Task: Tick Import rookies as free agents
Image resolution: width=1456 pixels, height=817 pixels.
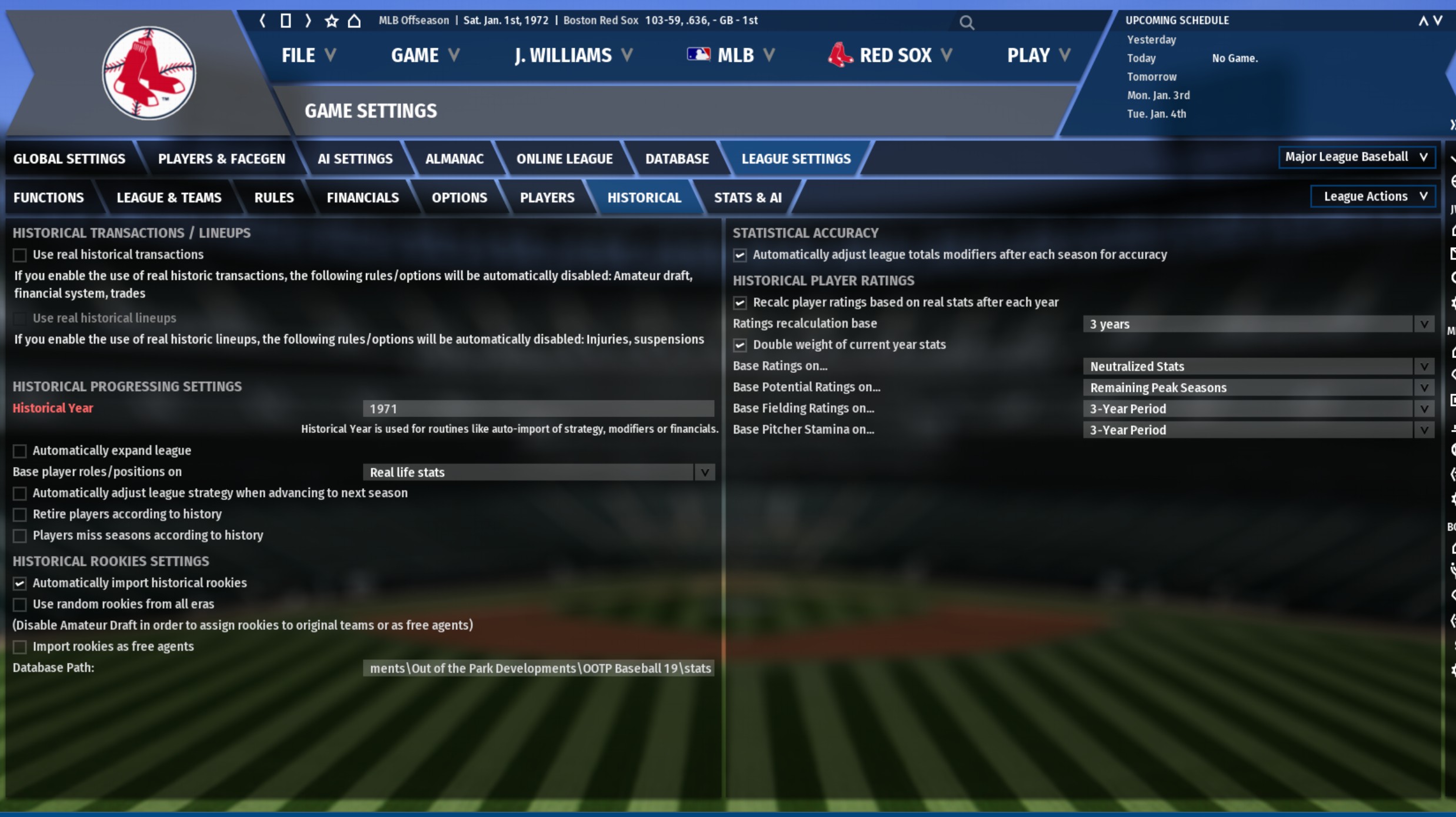Action: [20, 647]
